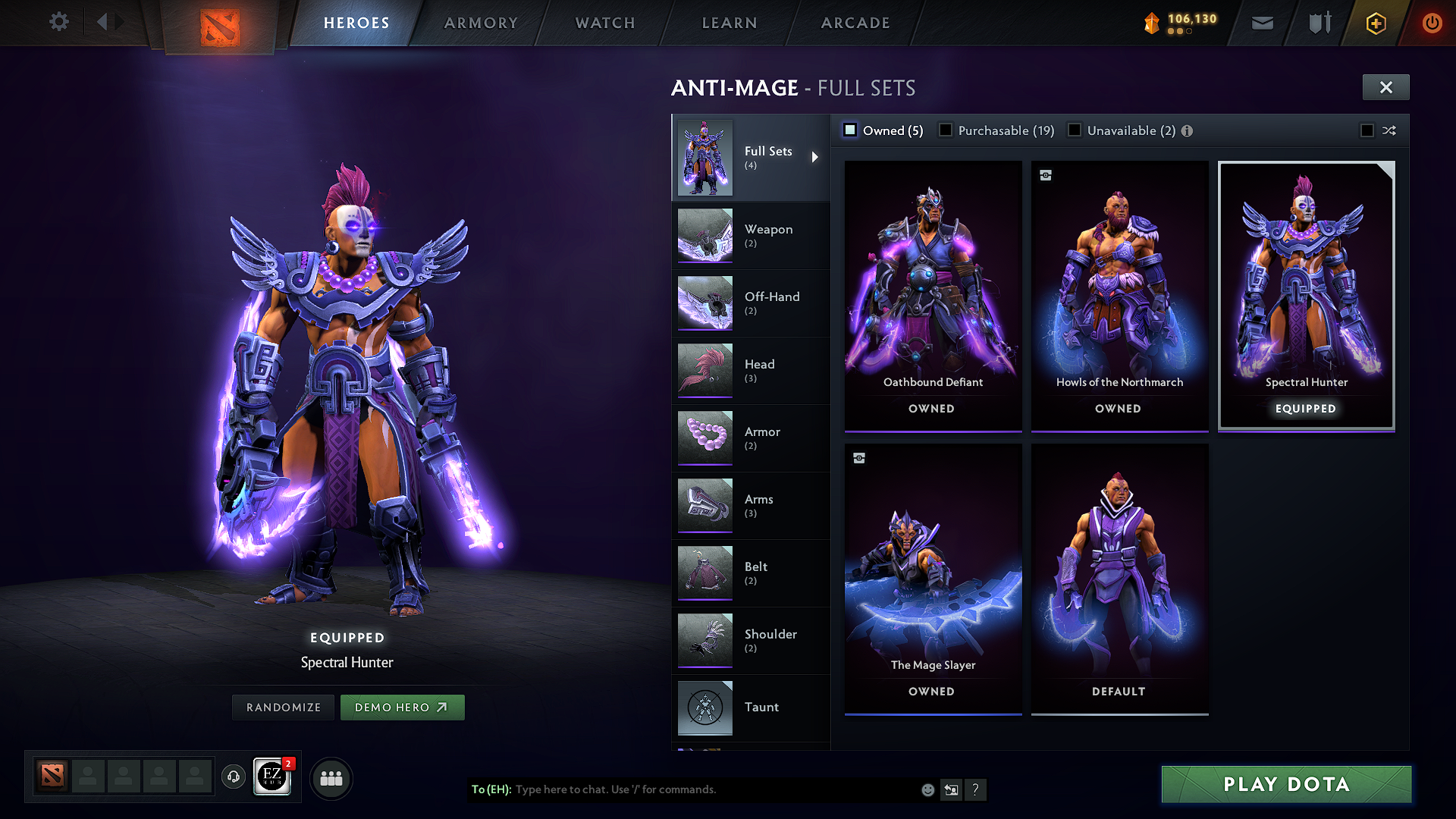Open the emoticon smiley in chat bar
Screen dimensions: 1456x819
click(927, 789)
